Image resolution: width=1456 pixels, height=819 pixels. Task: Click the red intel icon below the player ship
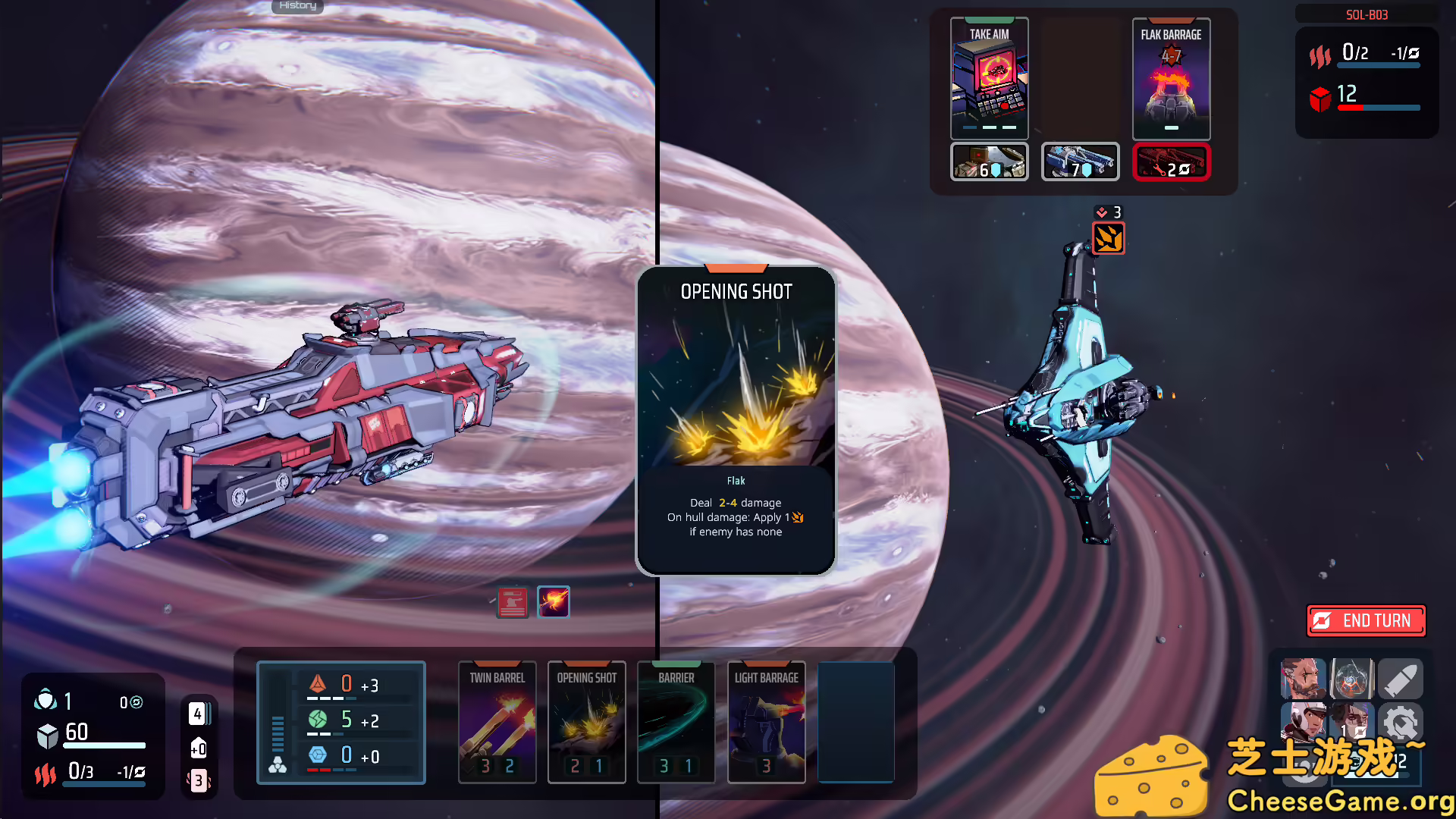[x=513, y=601]
